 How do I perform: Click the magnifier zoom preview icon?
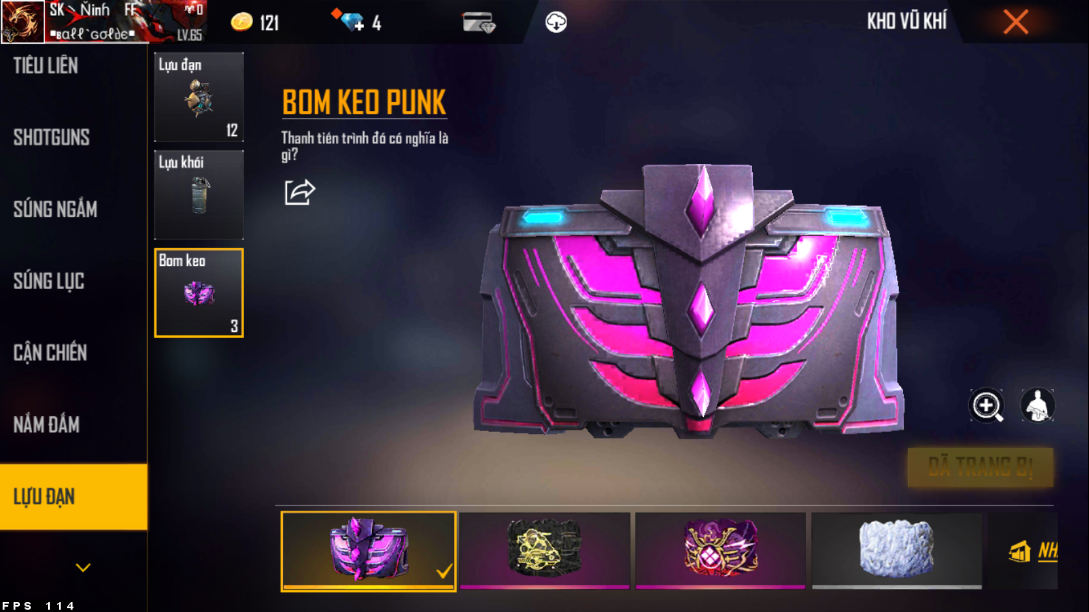coord(987,405)
